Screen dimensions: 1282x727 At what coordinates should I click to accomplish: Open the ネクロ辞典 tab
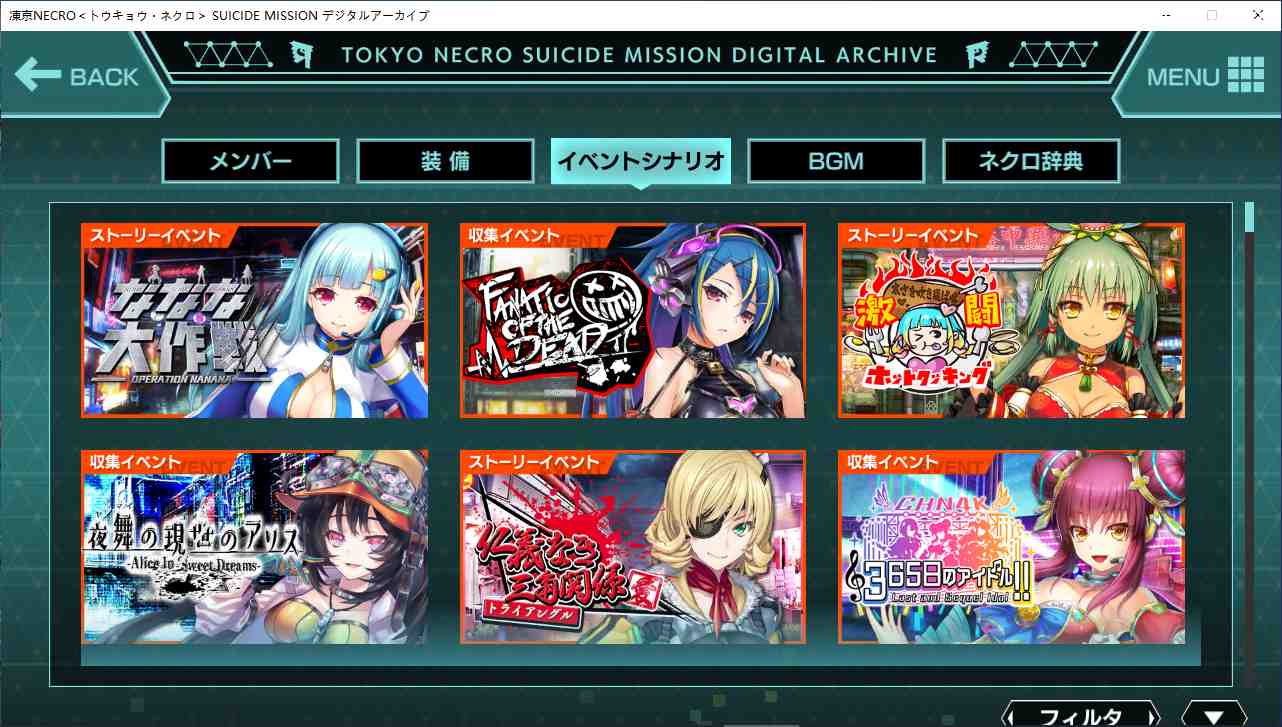[1030, 160]
